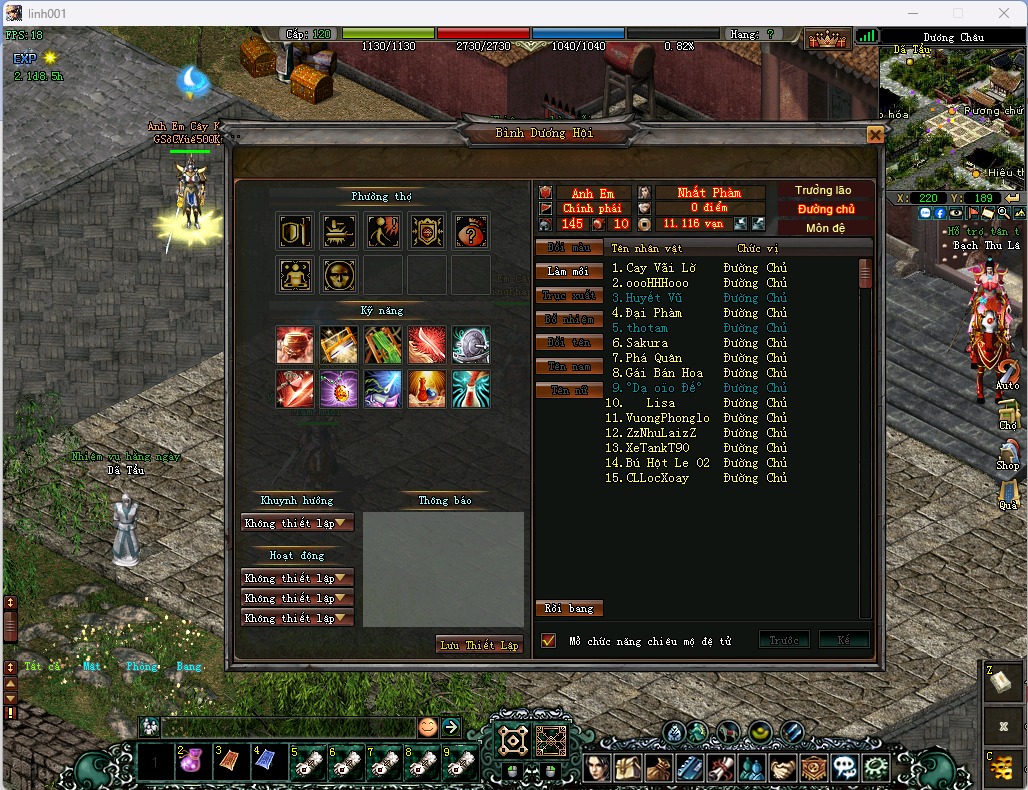Open the Môn đệ members tab

point(825,228)
